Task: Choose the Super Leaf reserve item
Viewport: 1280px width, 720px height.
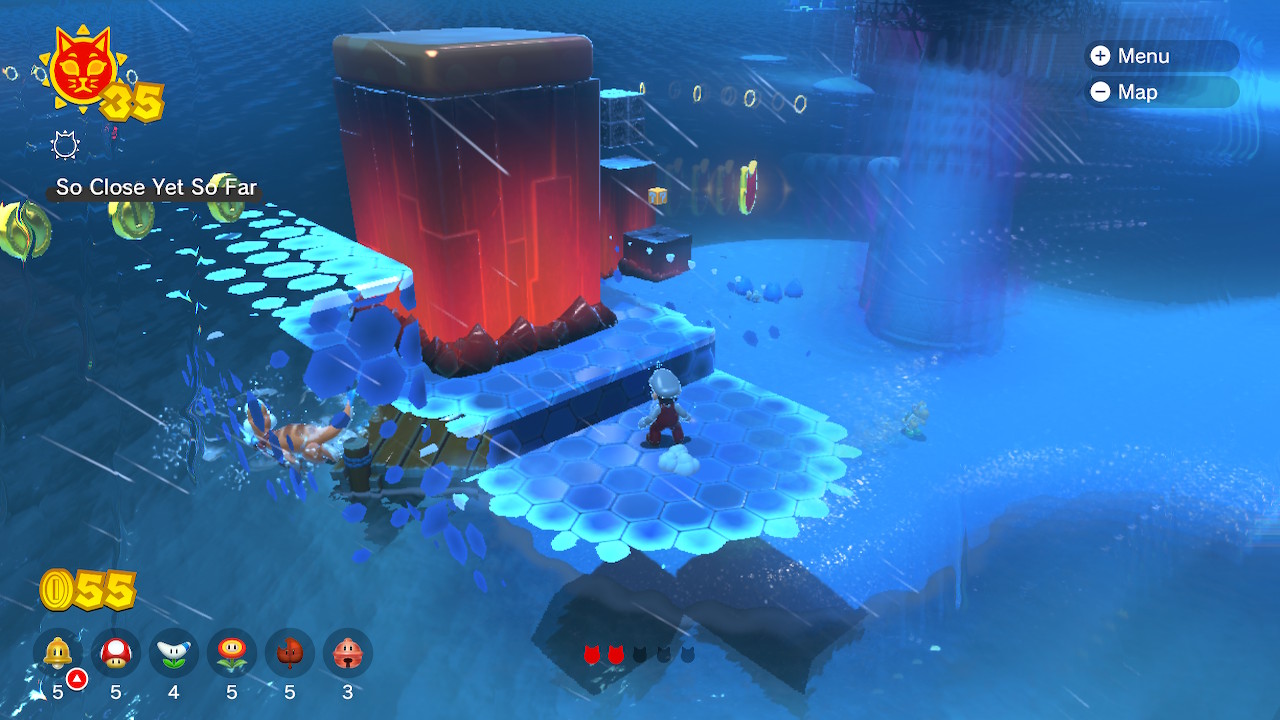Action: [290, 654]
